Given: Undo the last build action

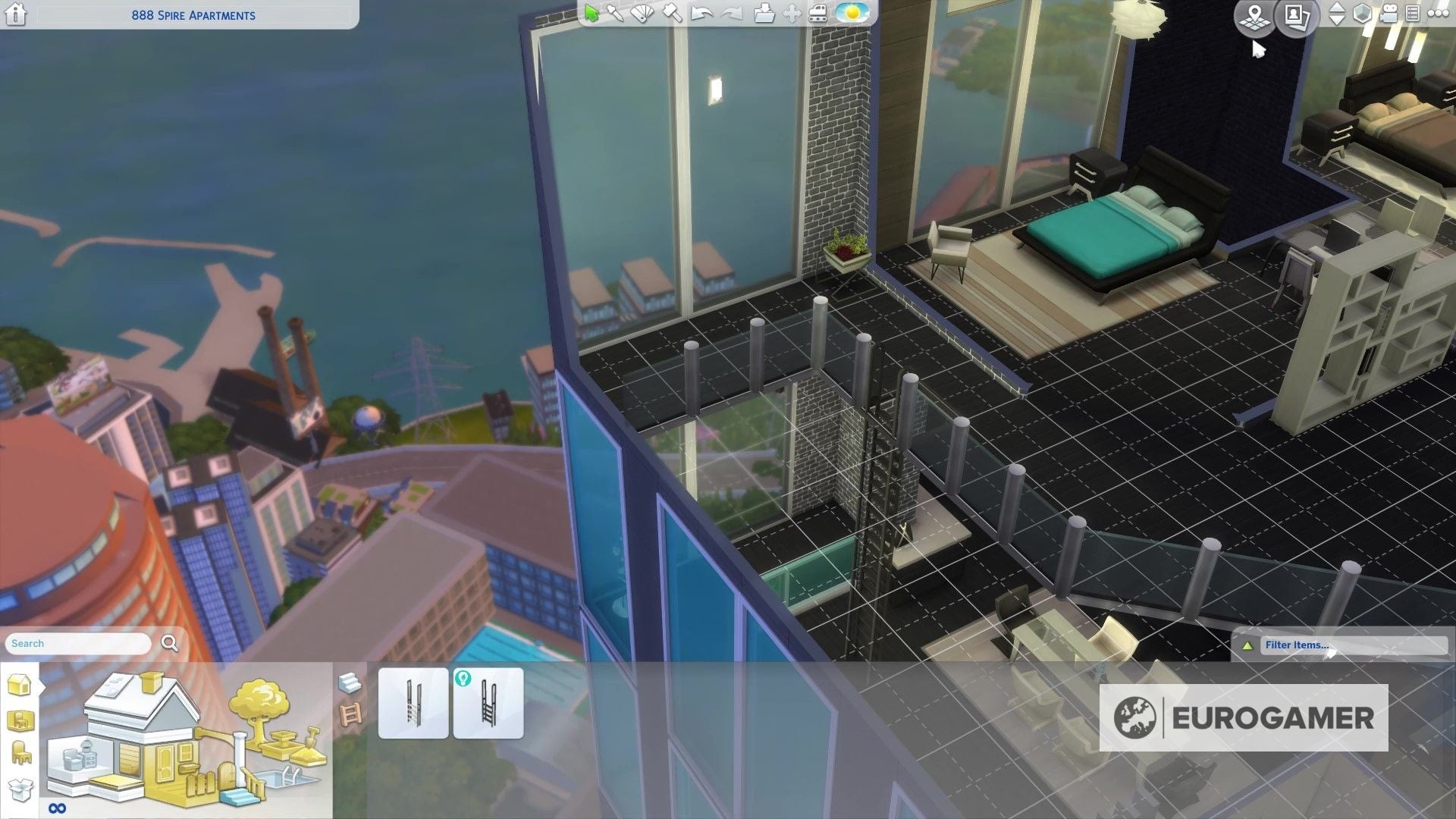Looking at the screenshot, I should coord(701,13).
